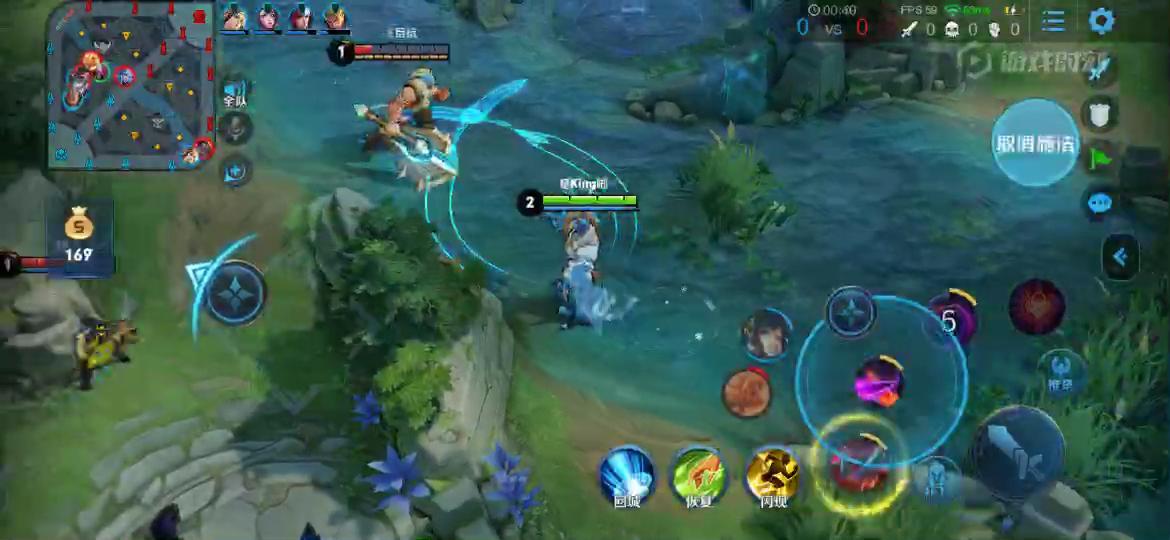Open the chat bubble quick messages
This screenshot has height=540, width=1170.
click(1100, 203)
